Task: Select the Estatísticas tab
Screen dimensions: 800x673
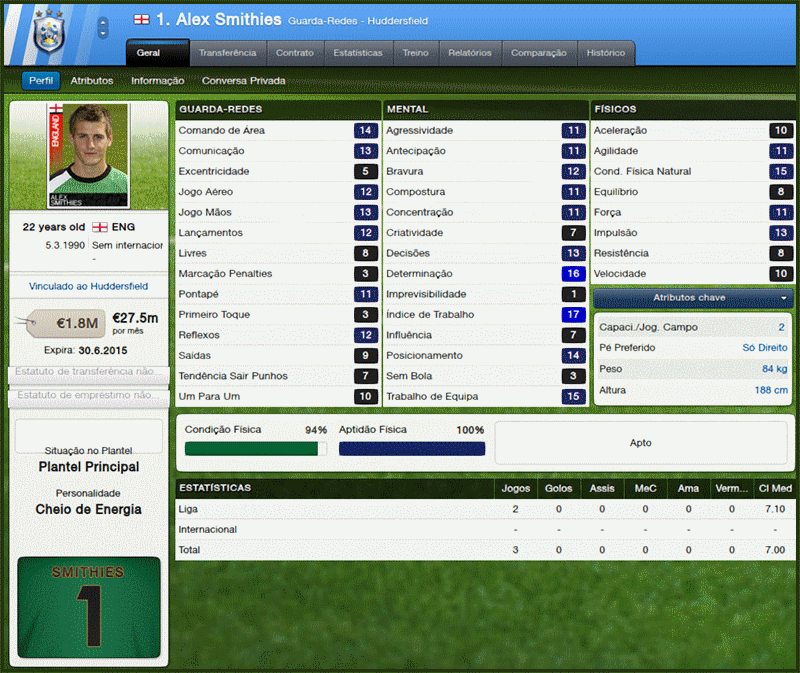Action: (x=358, y=53)
